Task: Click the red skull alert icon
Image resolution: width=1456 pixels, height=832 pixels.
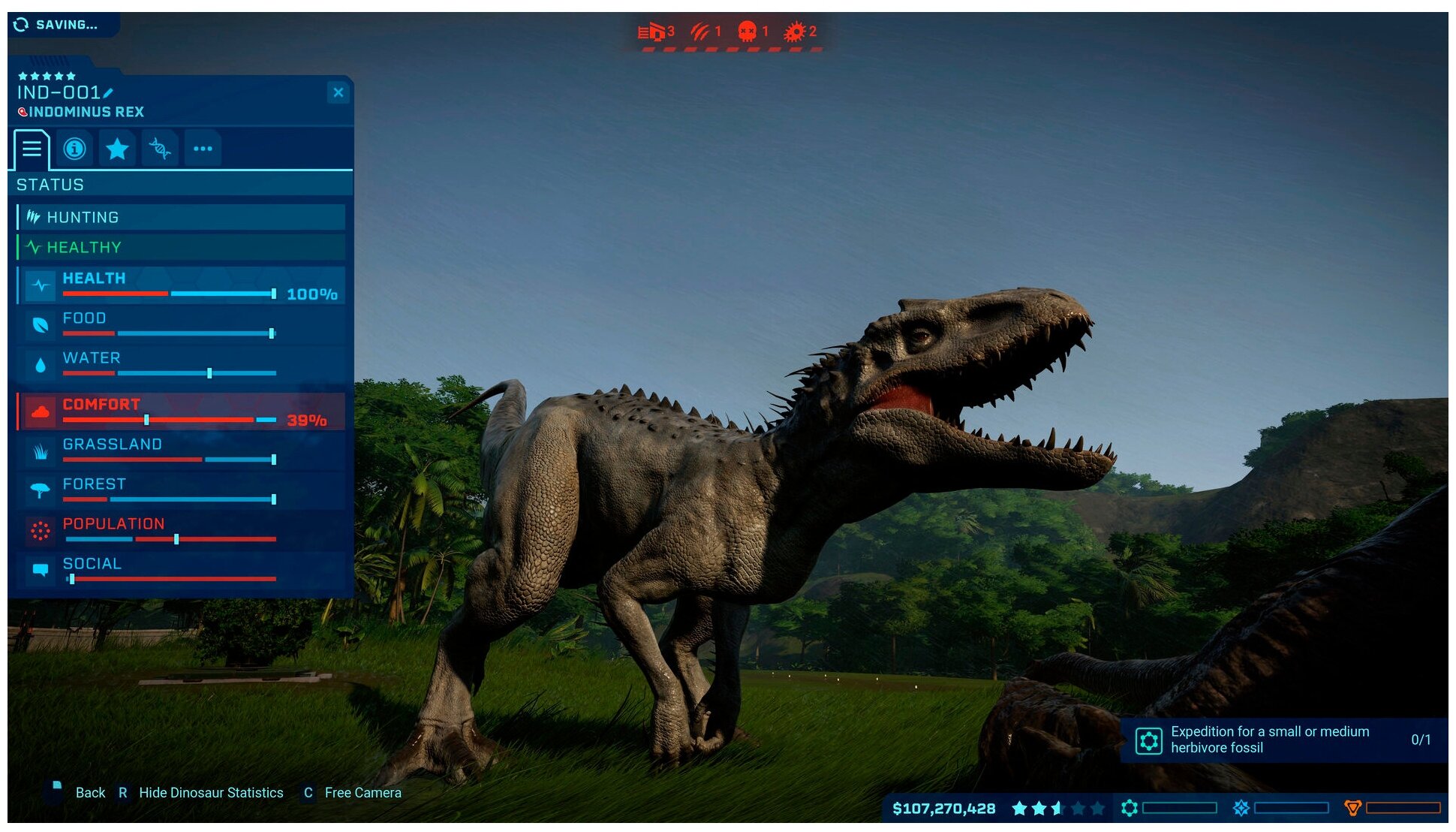Action: pyautogui.click(x=747, y=32)
